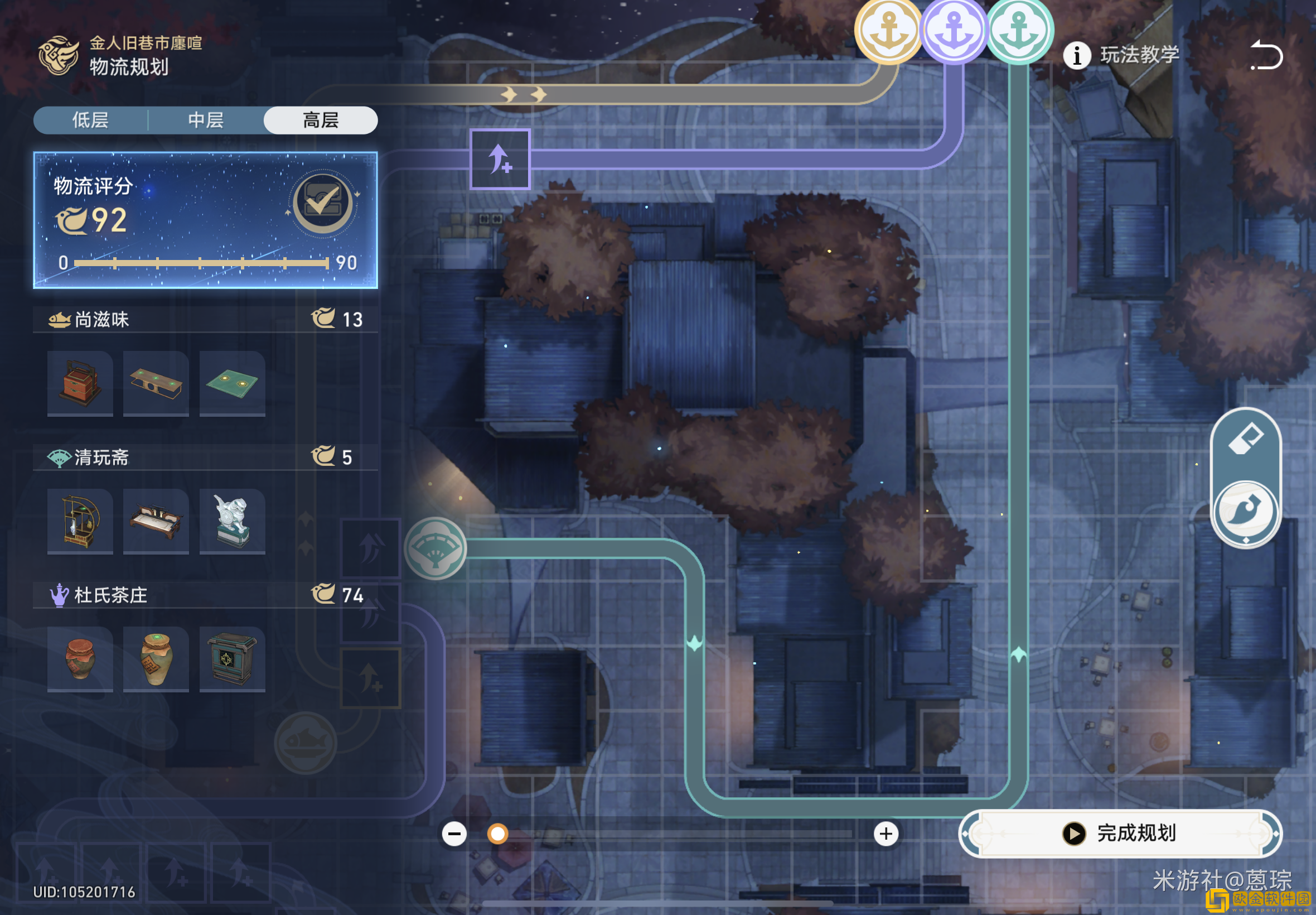Click the return arrow button
This screenshot has width=1316, height=915.
pyautogui.click(x=1266, y=56)
